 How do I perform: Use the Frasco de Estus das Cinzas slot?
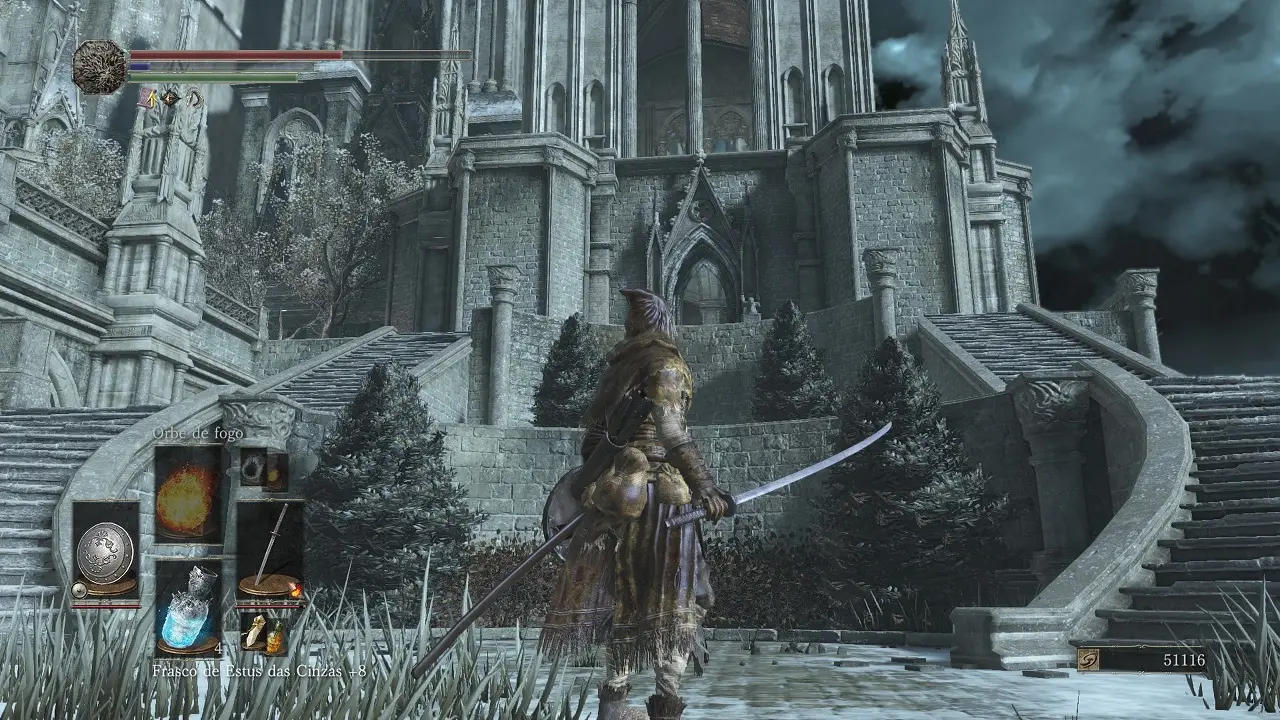(x=188, y=608)
